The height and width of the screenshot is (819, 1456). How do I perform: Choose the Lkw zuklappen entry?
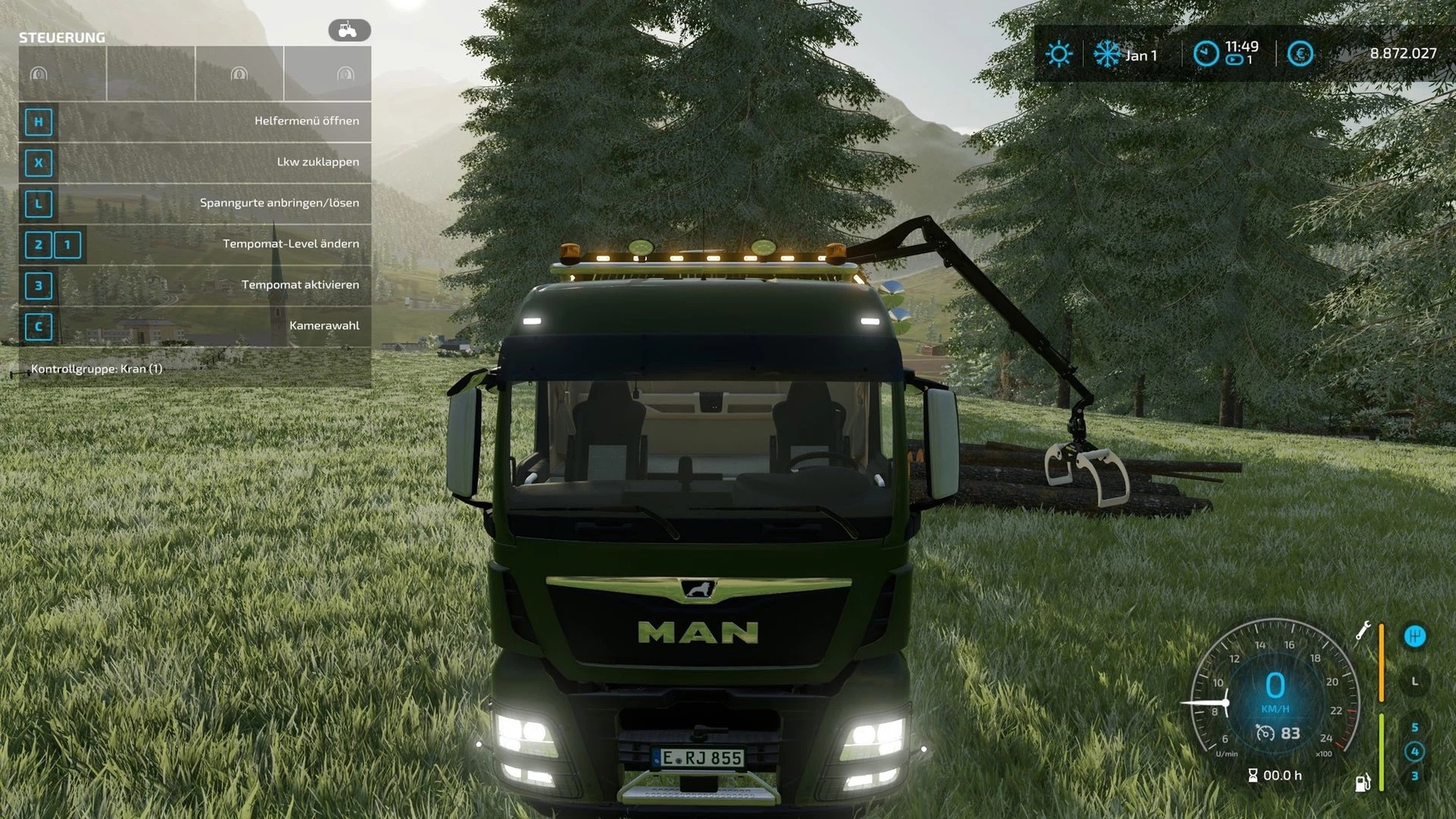[195, 163]
